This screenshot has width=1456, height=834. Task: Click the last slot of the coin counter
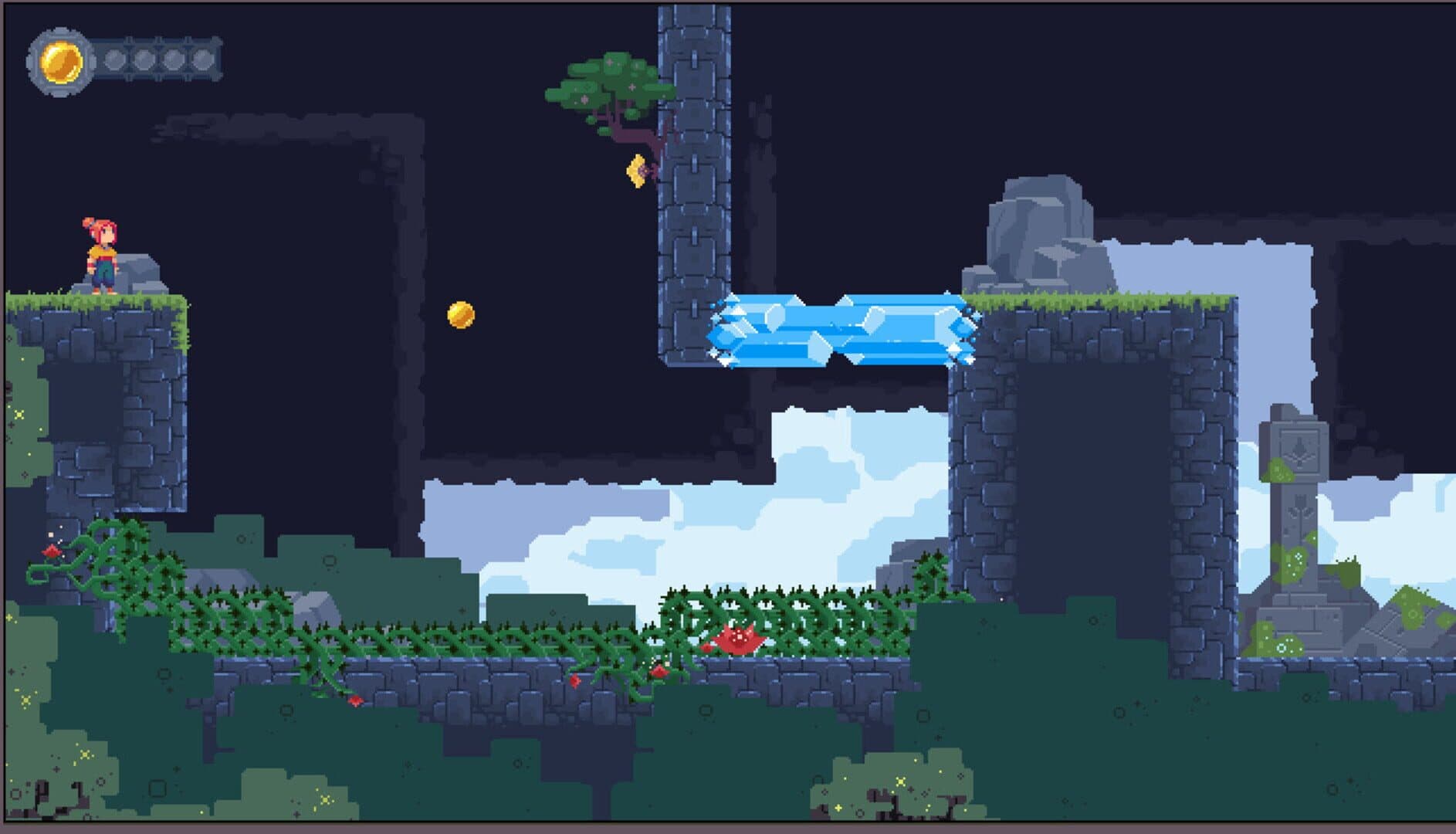point(202,59)
